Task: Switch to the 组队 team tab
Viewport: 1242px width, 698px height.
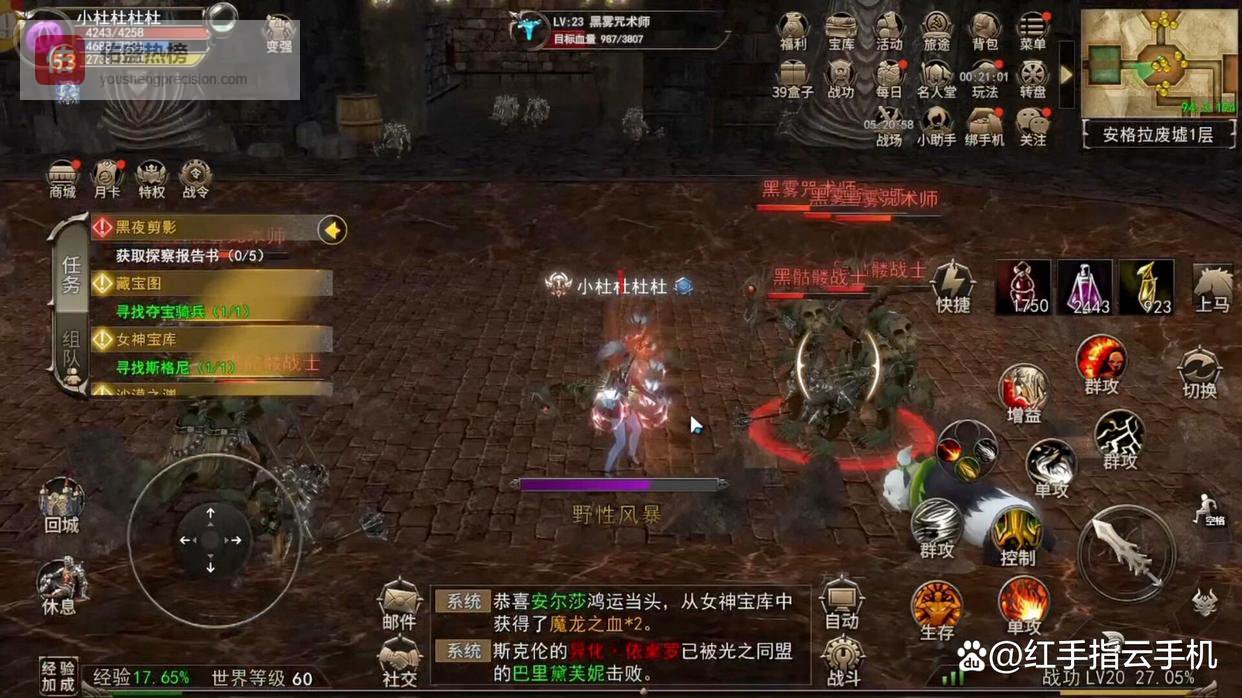Action: [71, 353]
